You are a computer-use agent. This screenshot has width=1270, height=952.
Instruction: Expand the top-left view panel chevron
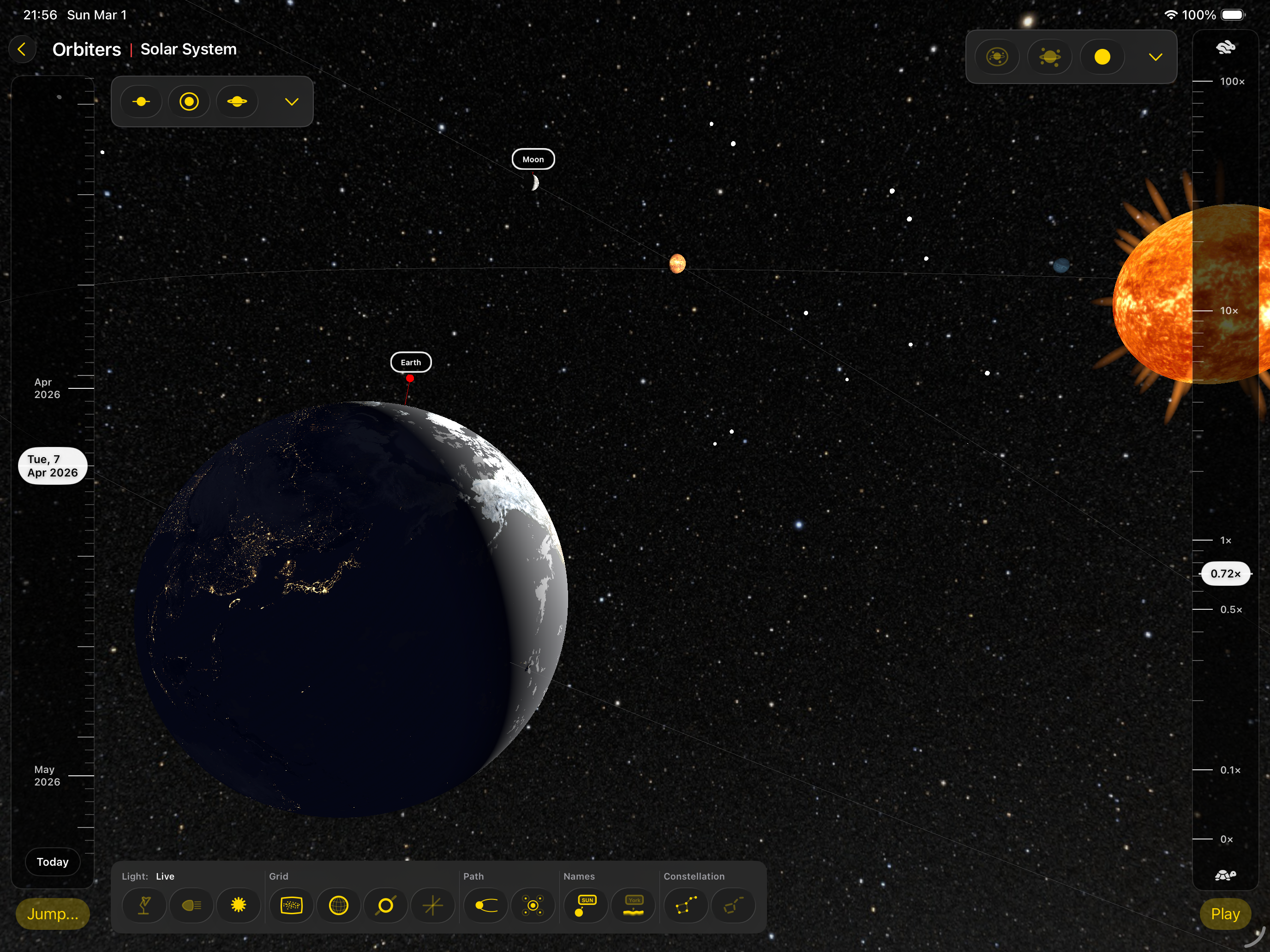coord(292,101)
